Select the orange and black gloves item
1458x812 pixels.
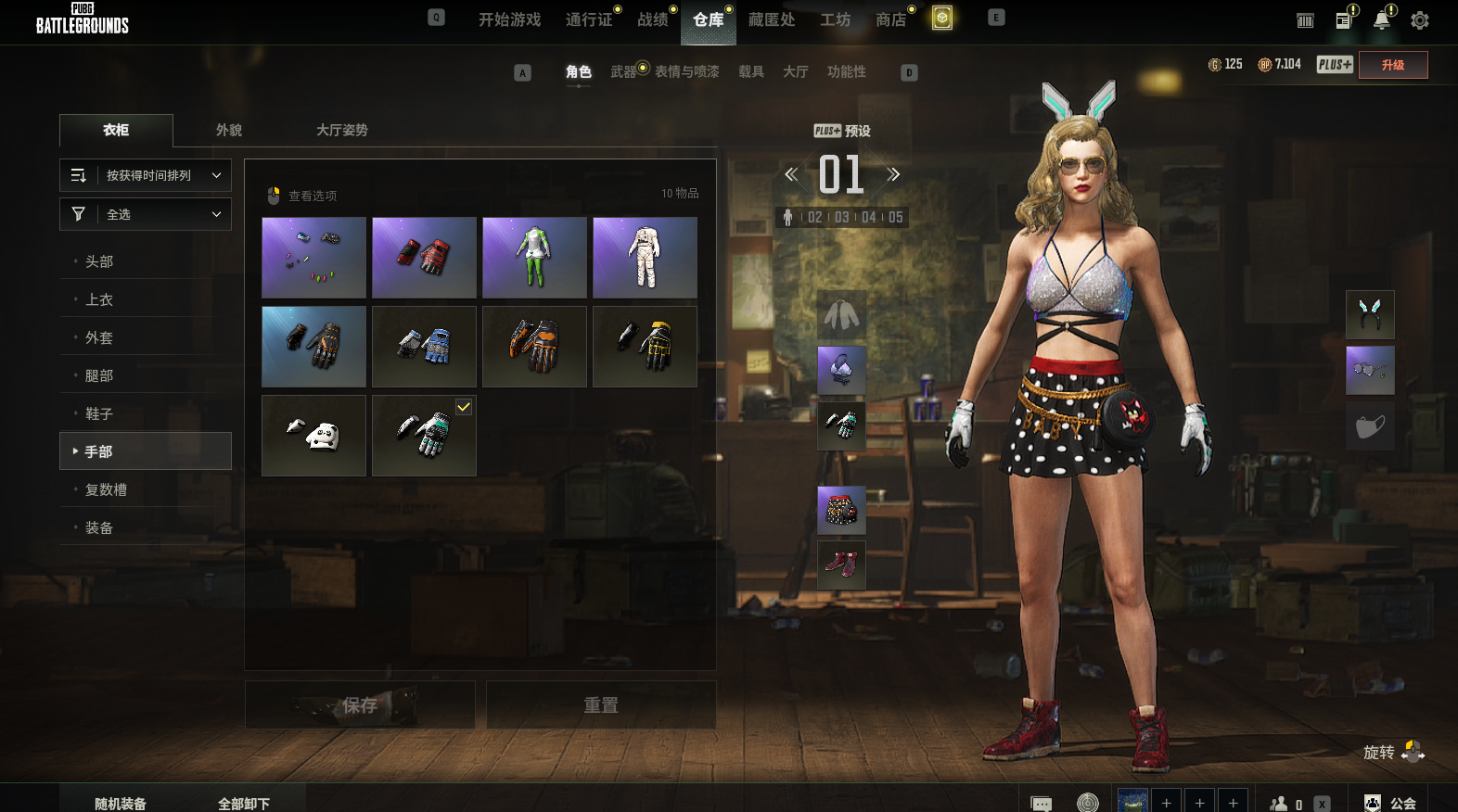[x=534, y=347]
